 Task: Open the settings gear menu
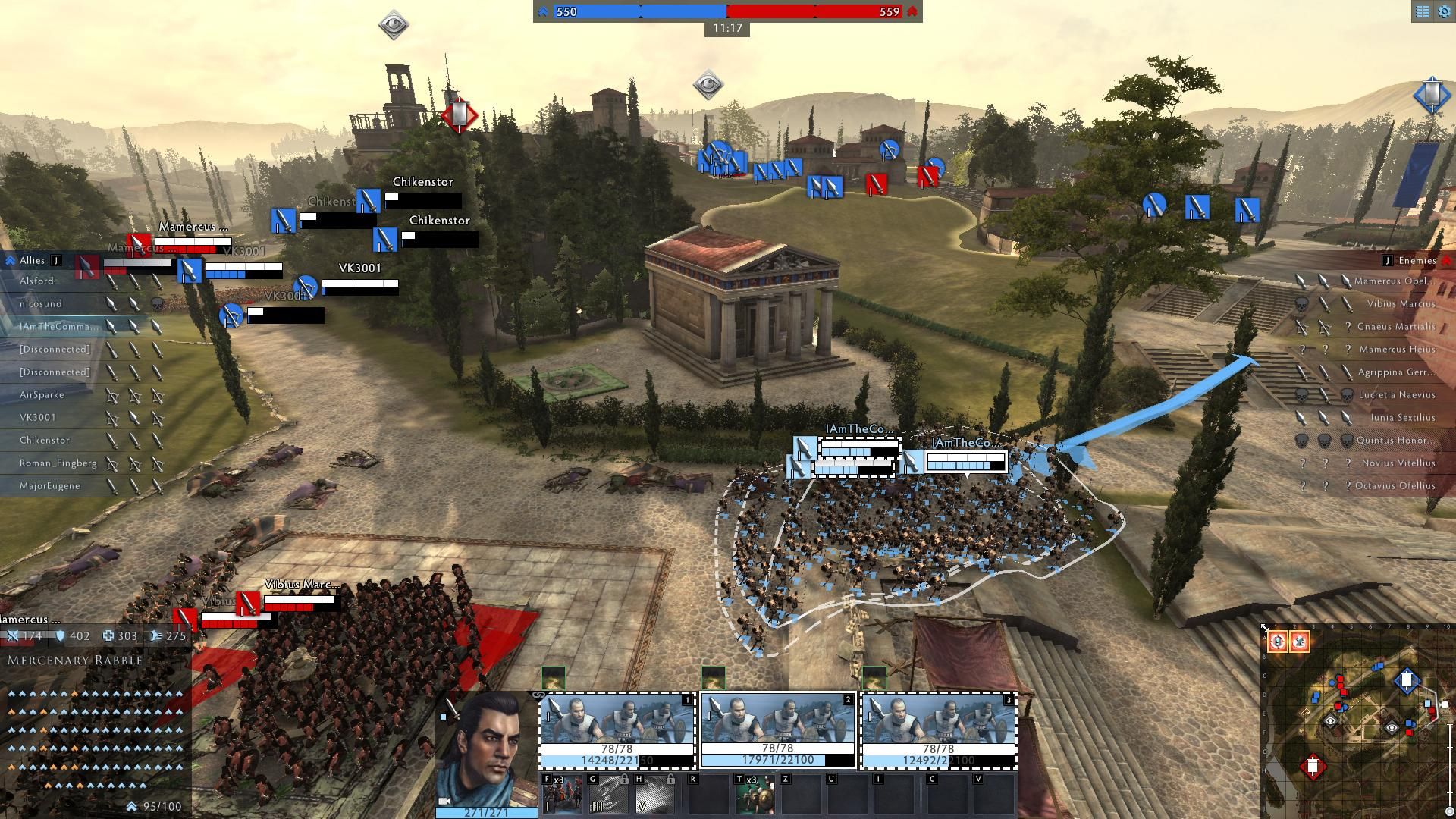coord(1443,11)
